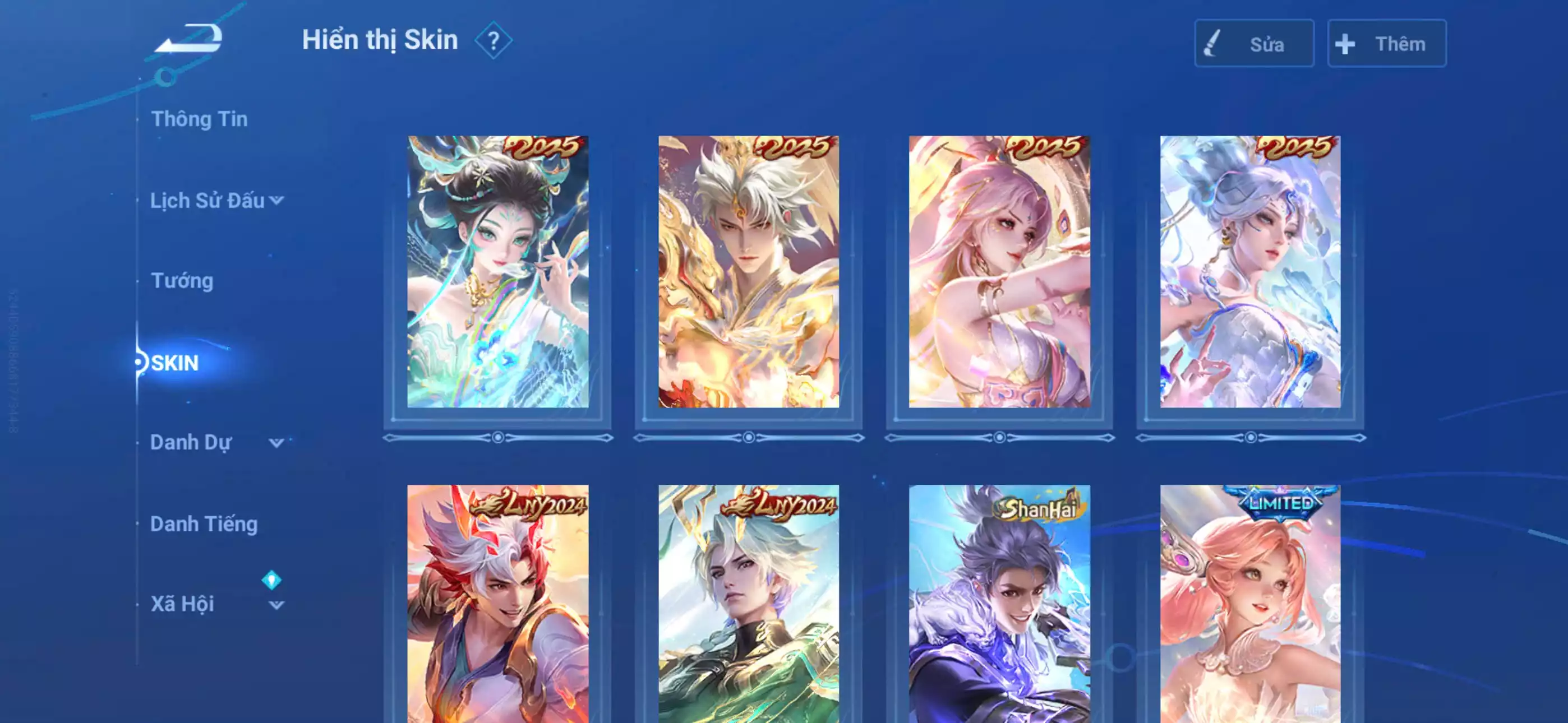Viewport: 1568px width, 723px height.
Task: Select the edit pencil icon on Sửa button
Action: [x=1213, y=43]
